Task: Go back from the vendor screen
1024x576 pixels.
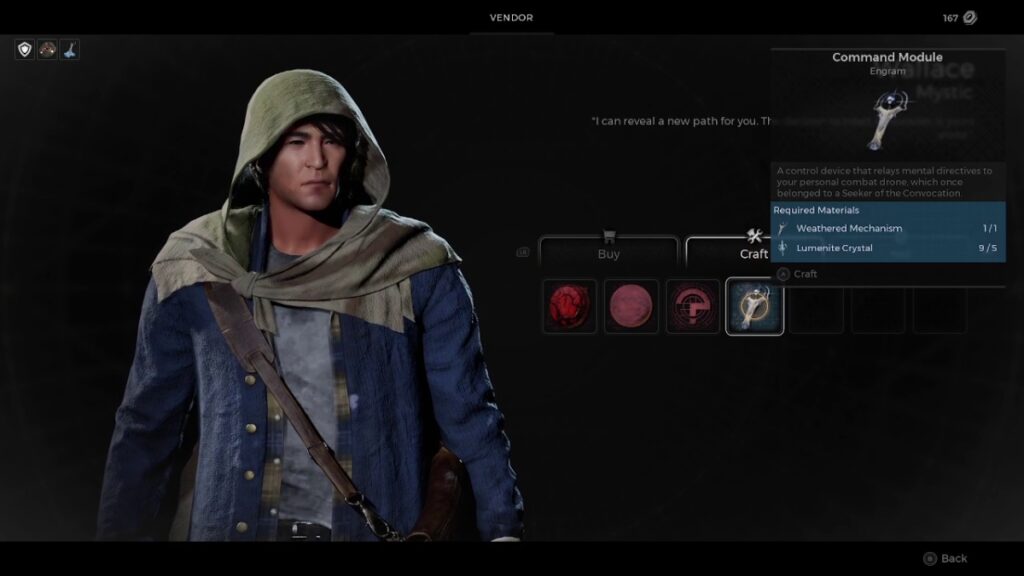Action: click(946, 558)
